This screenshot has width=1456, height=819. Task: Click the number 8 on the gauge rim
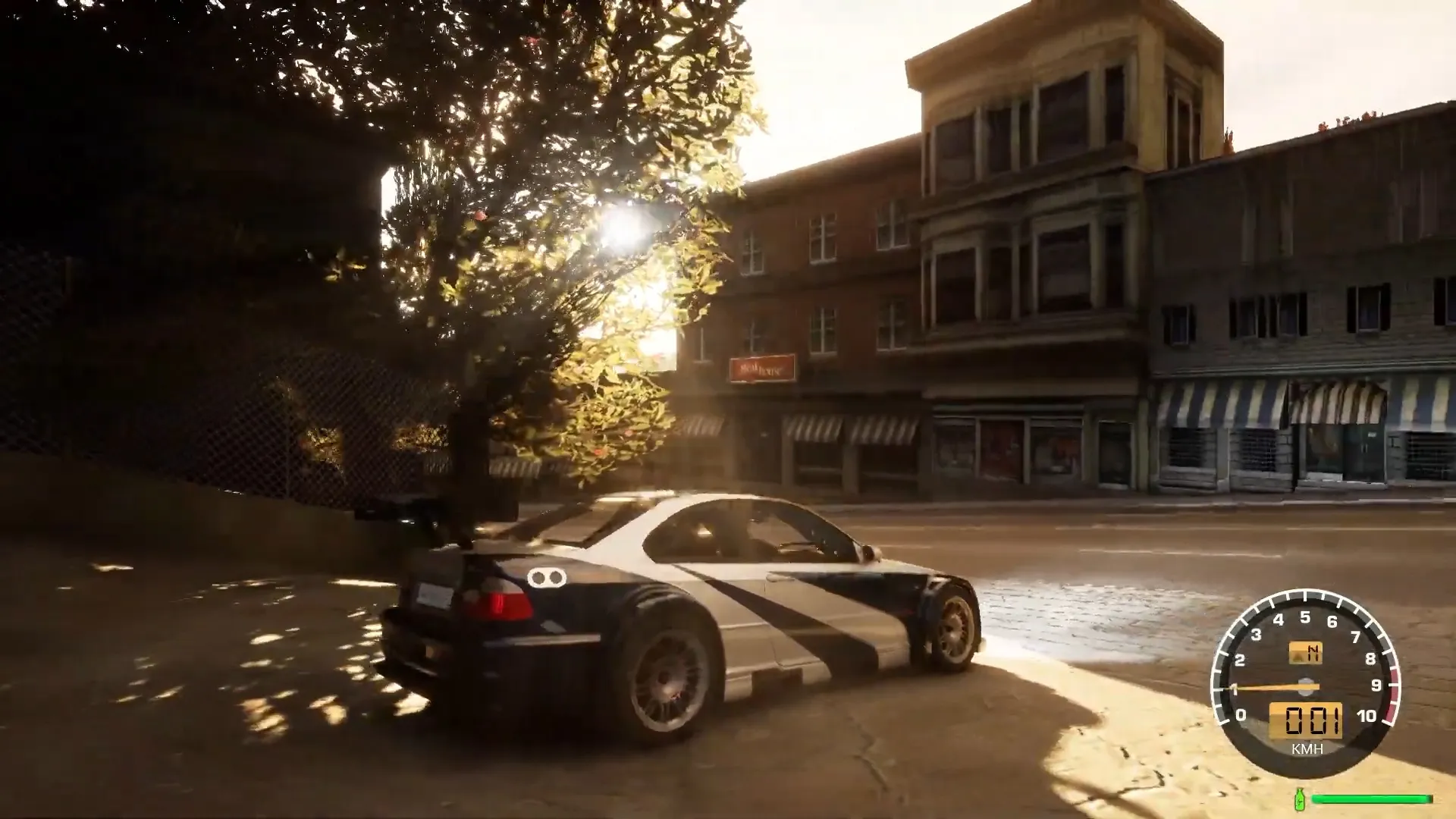coord(1371,659)
